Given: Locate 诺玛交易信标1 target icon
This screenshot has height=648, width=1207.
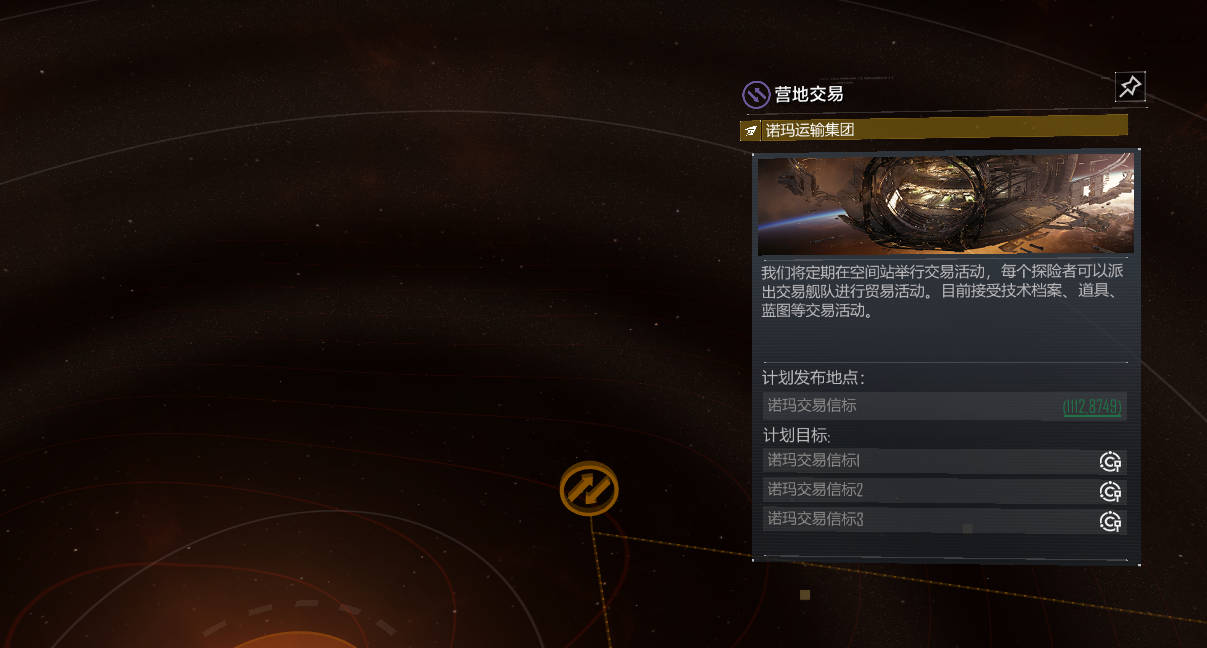Looking at the screenshot, I should (1110, 461).
